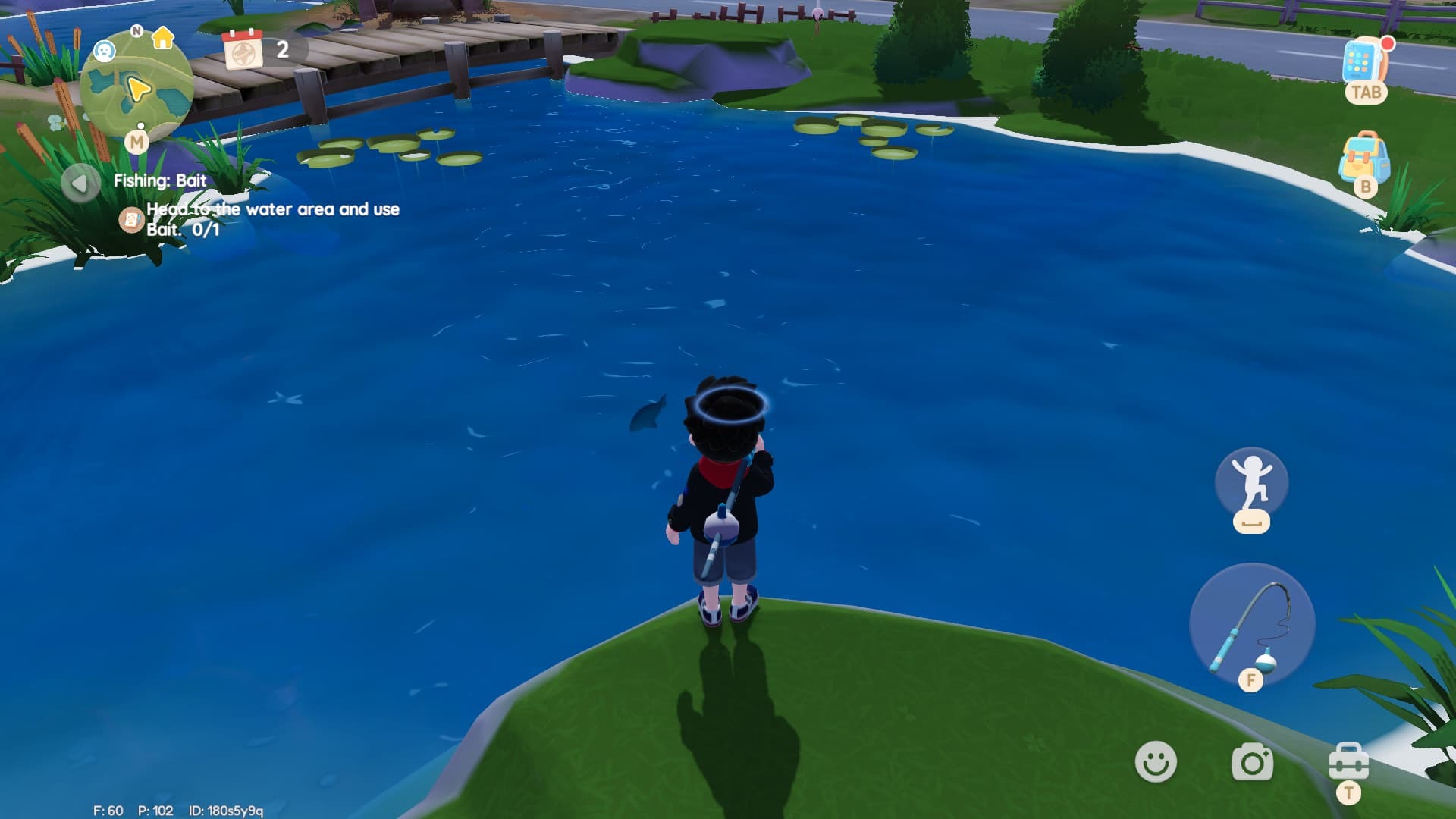Select the blue player face icon on minimap
1456x819 pixels.
click(103, 50)
